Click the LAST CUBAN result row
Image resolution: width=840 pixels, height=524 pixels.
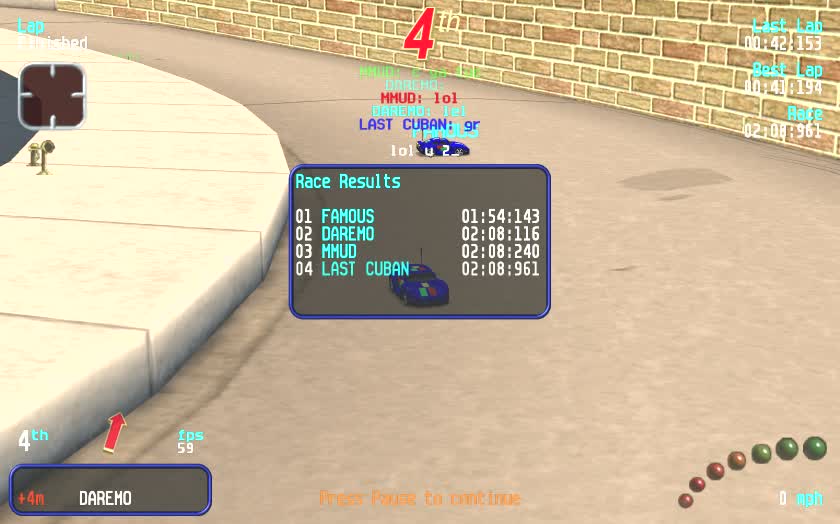pos(417,269)
